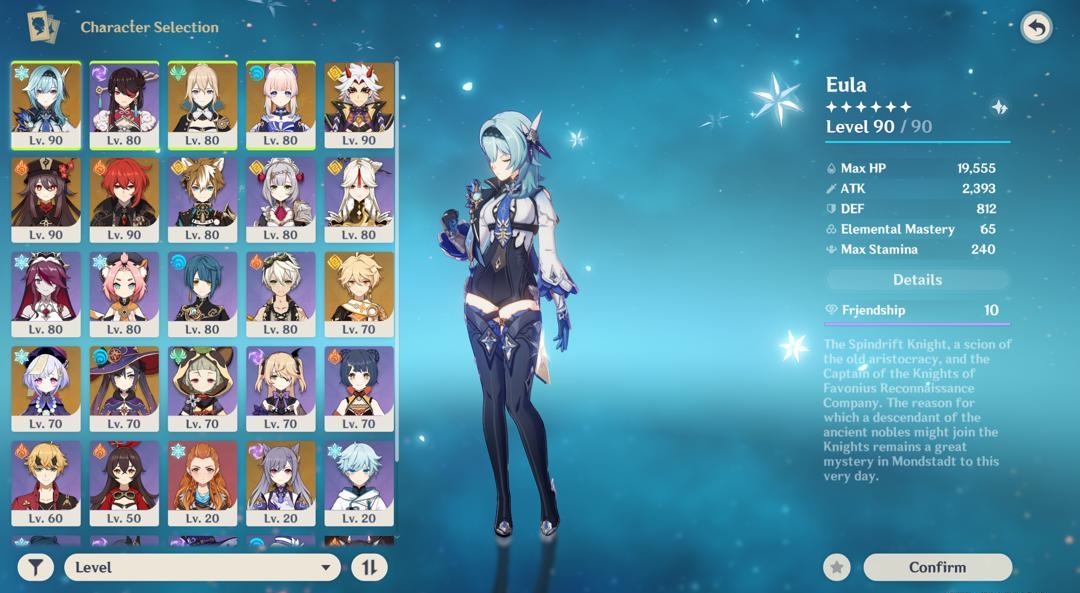Click the star favorite button beside Confirm
1080x593 pixels.
pos(837,567)
